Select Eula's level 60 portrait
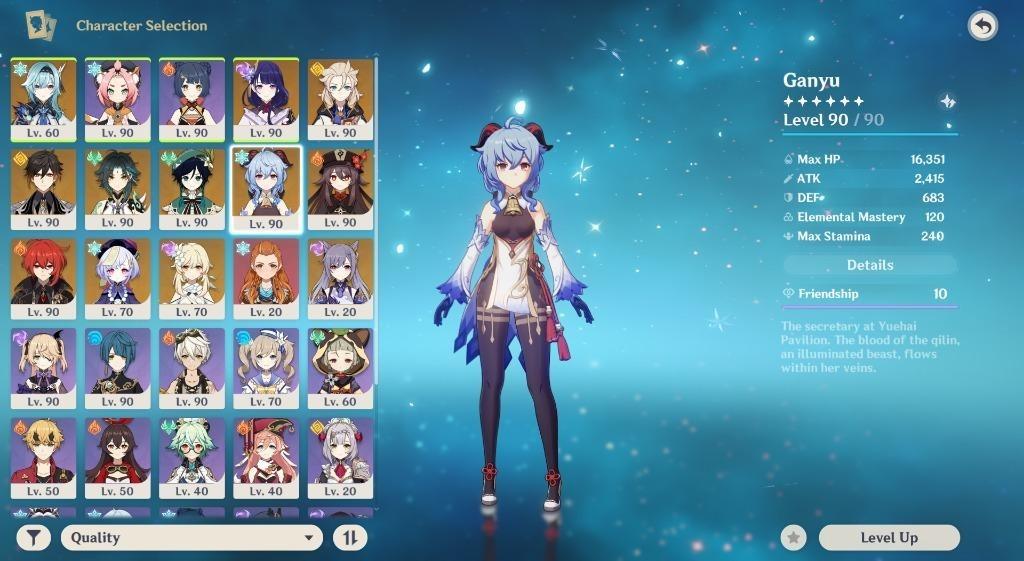This screenshot has height=561, width=1024. 42,98
